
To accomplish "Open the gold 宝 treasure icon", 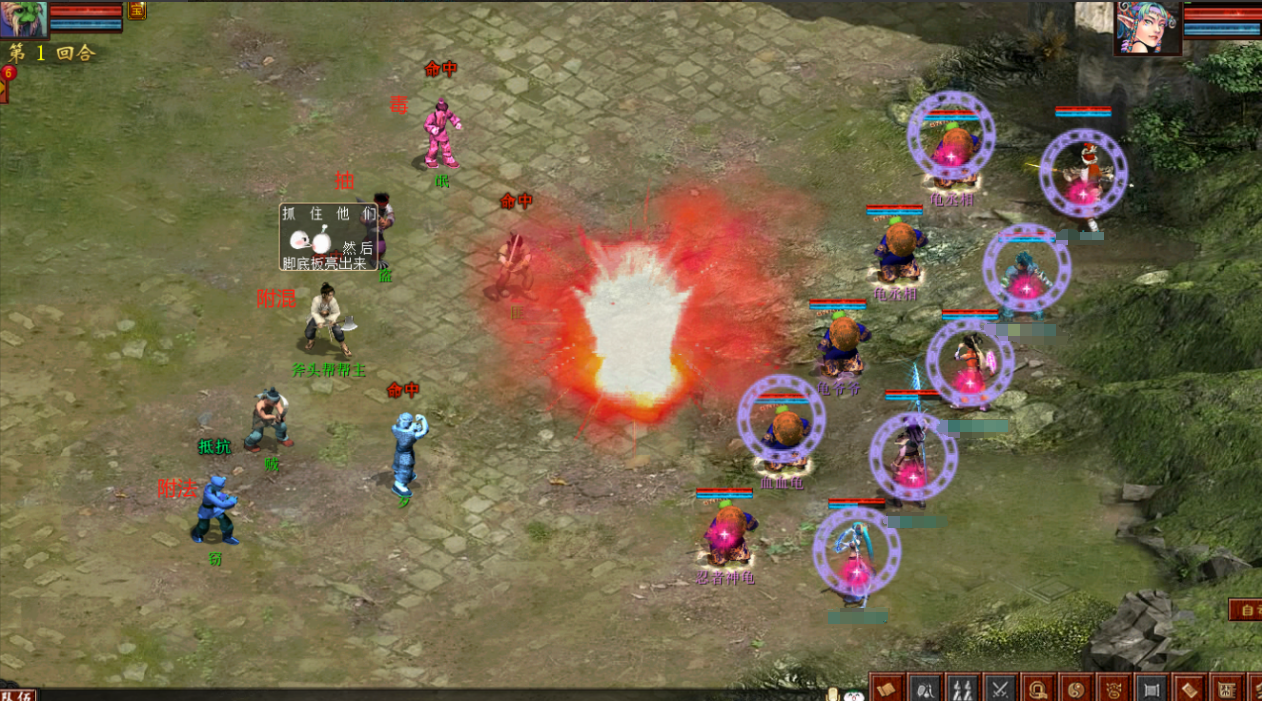I will pos(136,11).
